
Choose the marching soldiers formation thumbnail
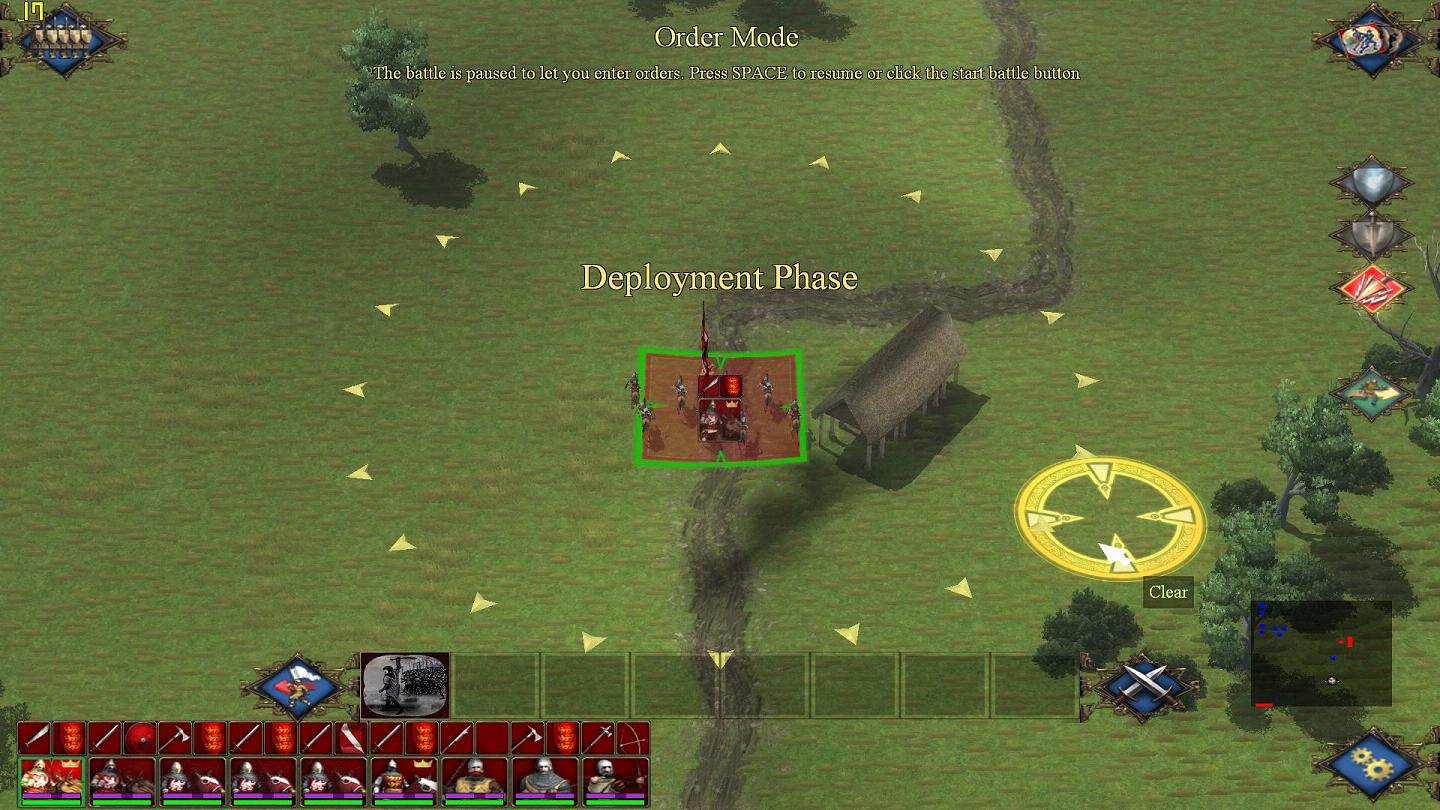tap(405, 685)
